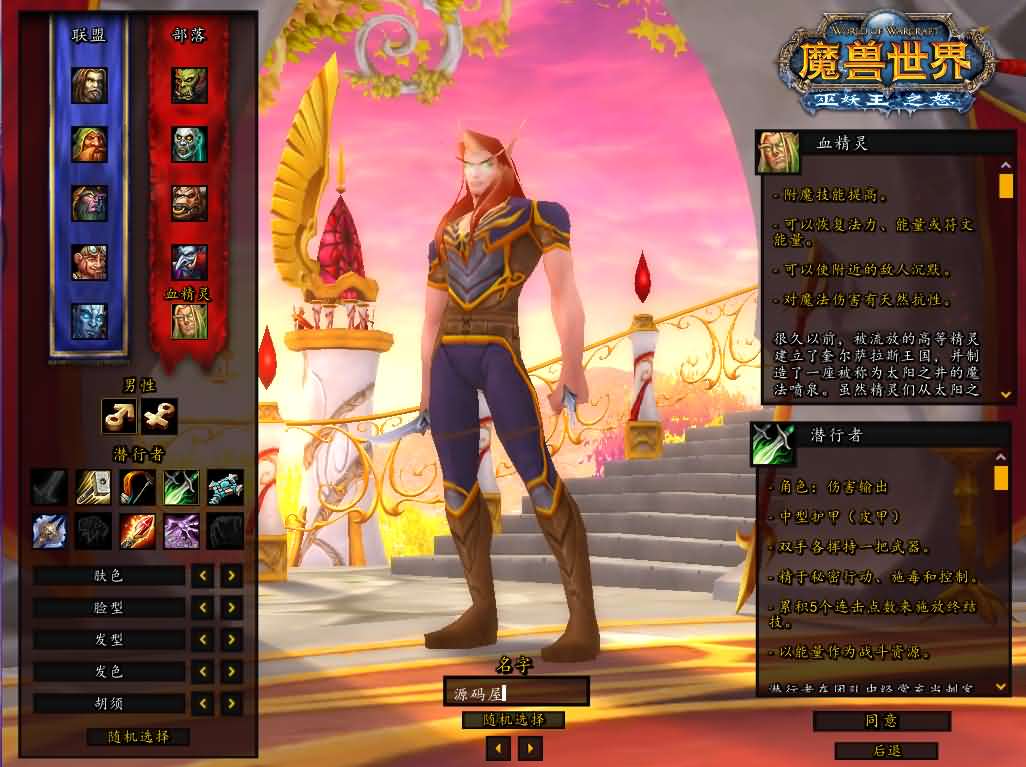Cycle 肤色 (skin color) to next option
1026x767 pixels.
tap(231, 575)
